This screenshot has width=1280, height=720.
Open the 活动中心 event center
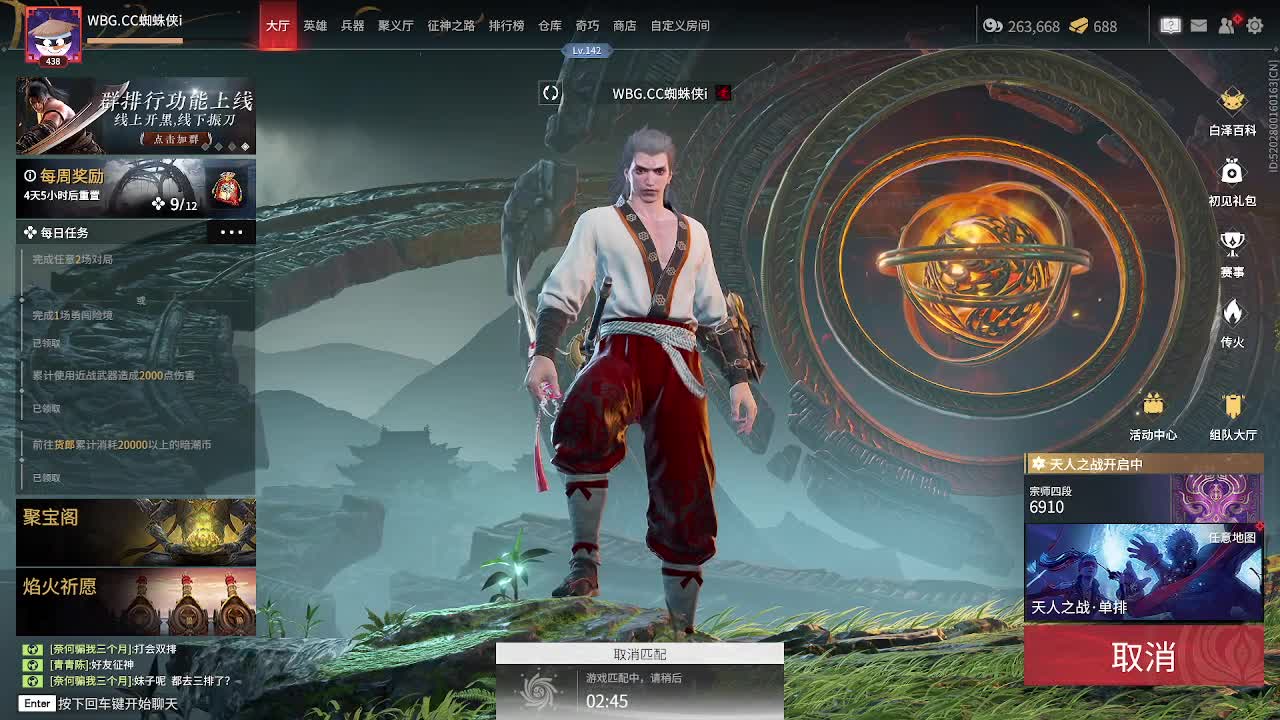pyautogui.click(x=1153, y=416)
